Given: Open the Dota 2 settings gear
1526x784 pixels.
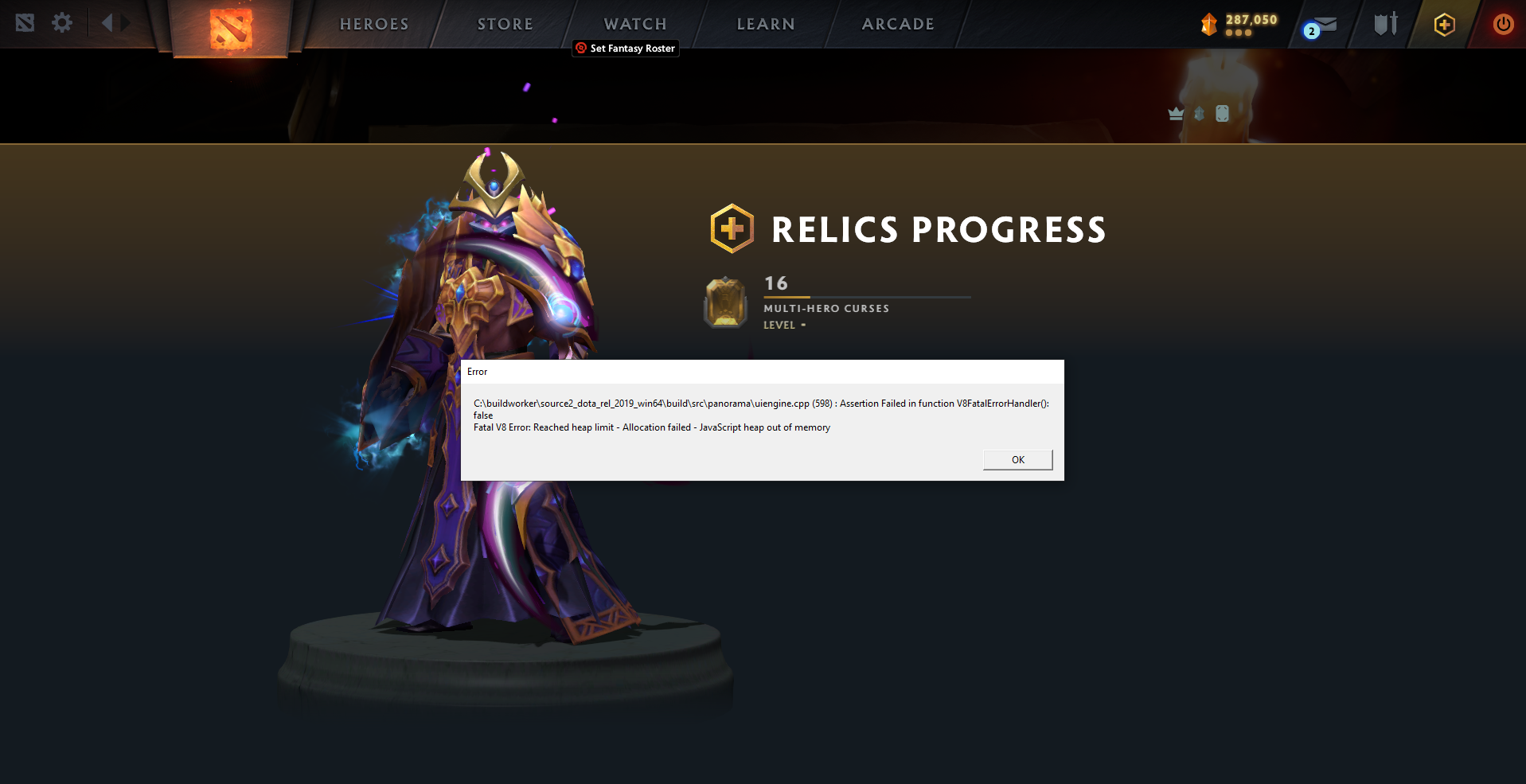Looking at the screenshot, I should [62, 23].
